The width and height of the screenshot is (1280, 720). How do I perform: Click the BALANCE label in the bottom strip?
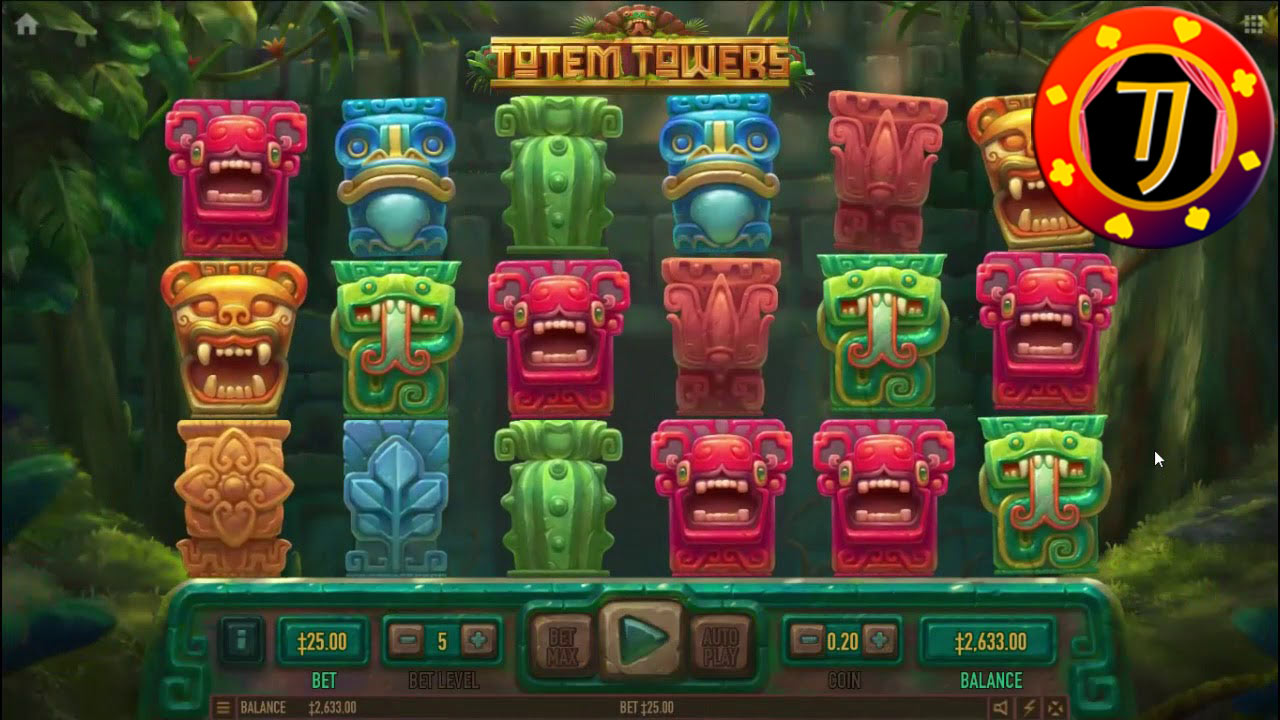[x=265, y=708]
